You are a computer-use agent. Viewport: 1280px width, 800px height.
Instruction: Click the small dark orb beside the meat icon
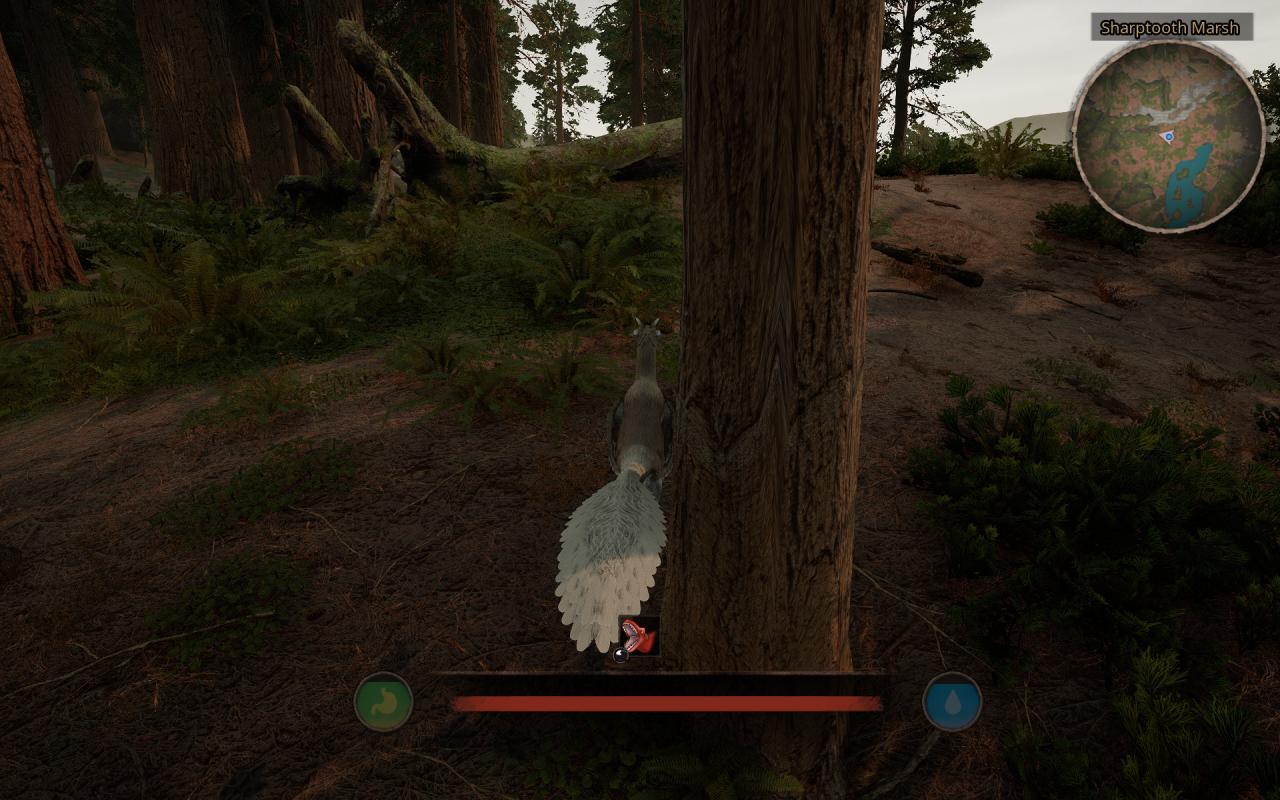pos(620,655)
